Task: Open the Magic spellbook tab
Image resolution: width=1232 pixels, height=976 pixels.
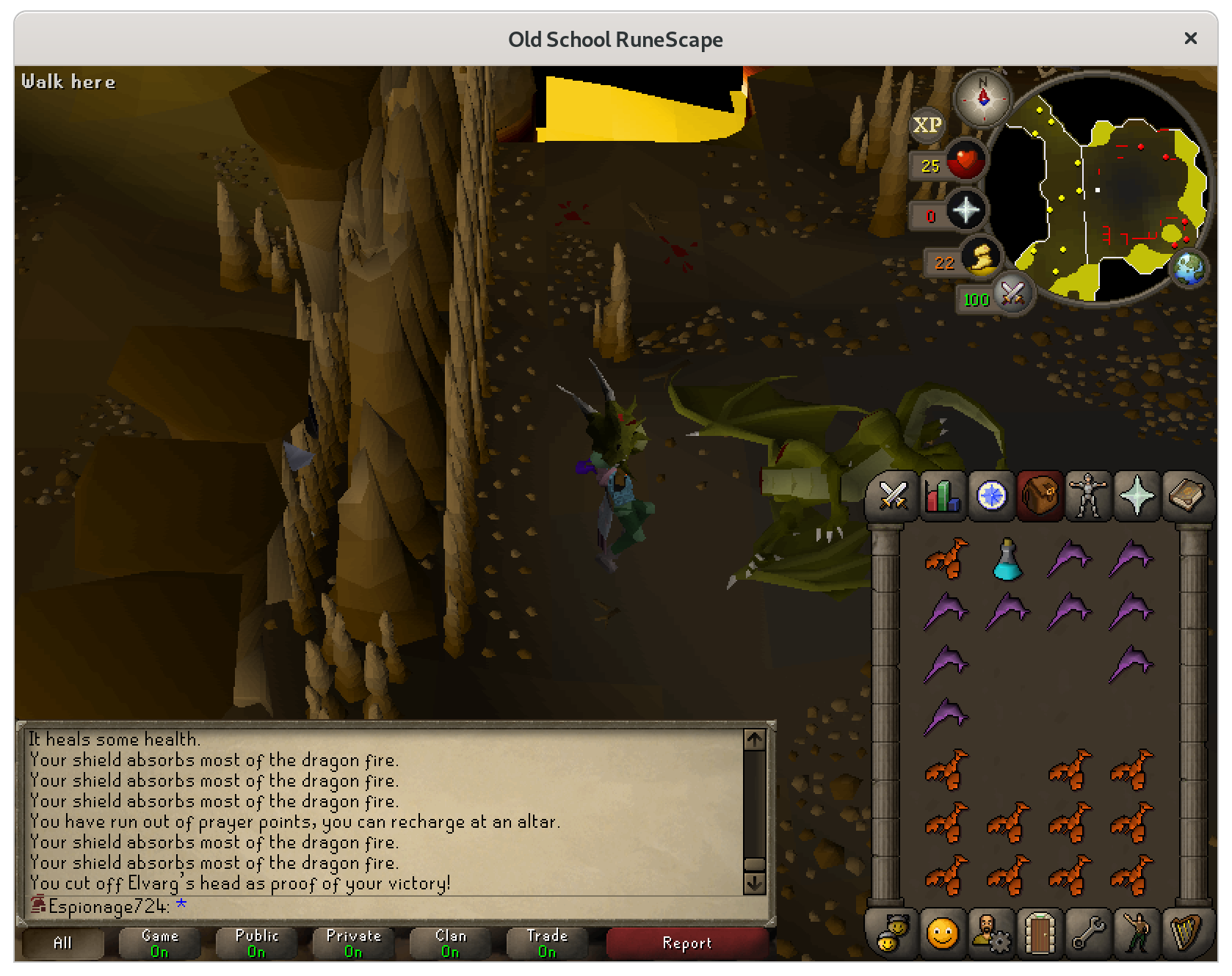Action: (1186, 496)
